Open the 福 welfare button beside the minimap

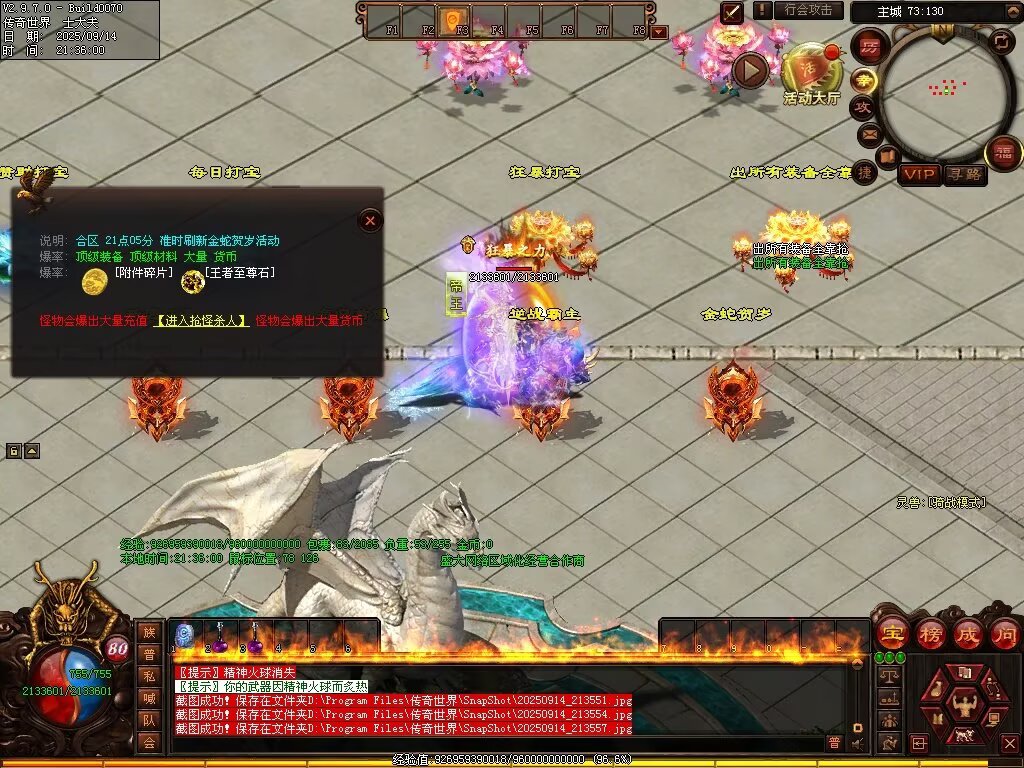(1002, 152)
